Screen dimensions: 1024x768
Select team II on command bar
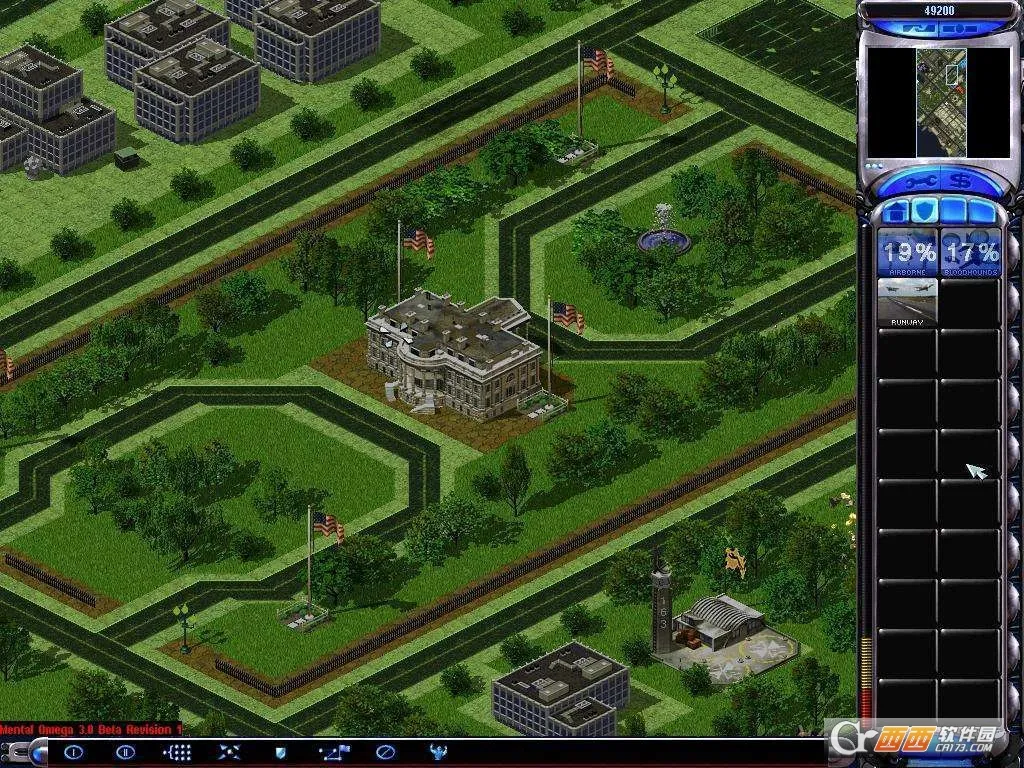(x=125, y=751)
